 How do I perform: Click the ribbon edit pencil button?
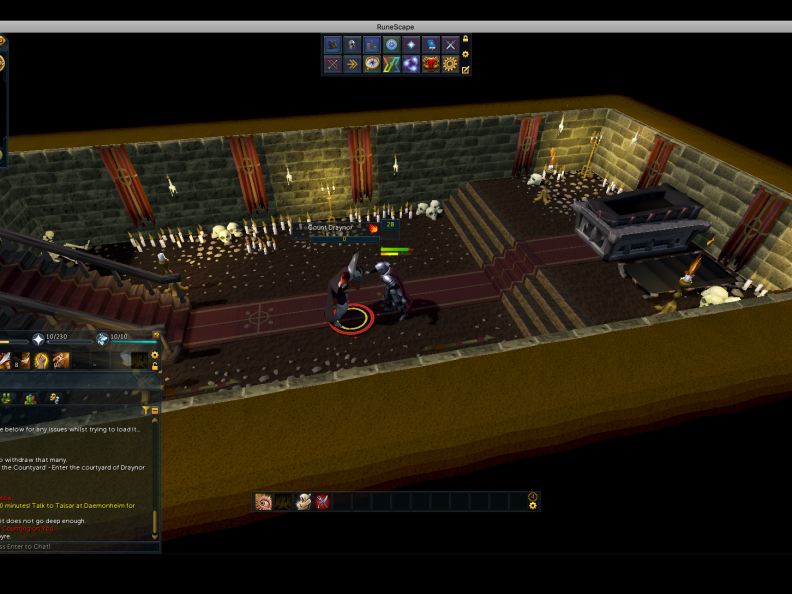pos(465,69)
